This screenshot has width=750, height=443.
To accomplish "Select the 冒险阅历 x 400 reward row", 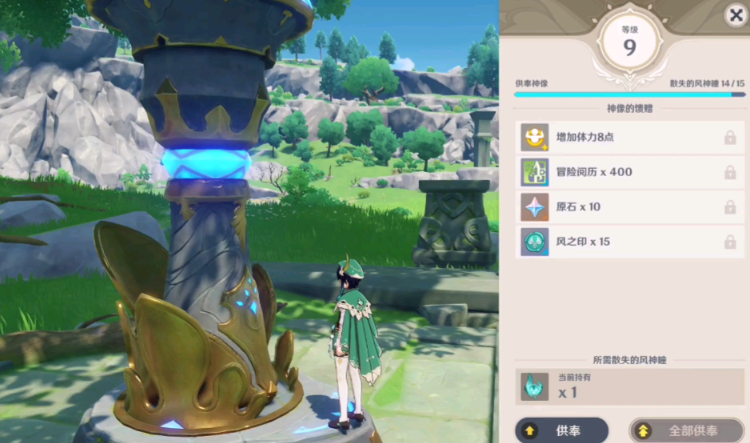I will tap(630, 172).
